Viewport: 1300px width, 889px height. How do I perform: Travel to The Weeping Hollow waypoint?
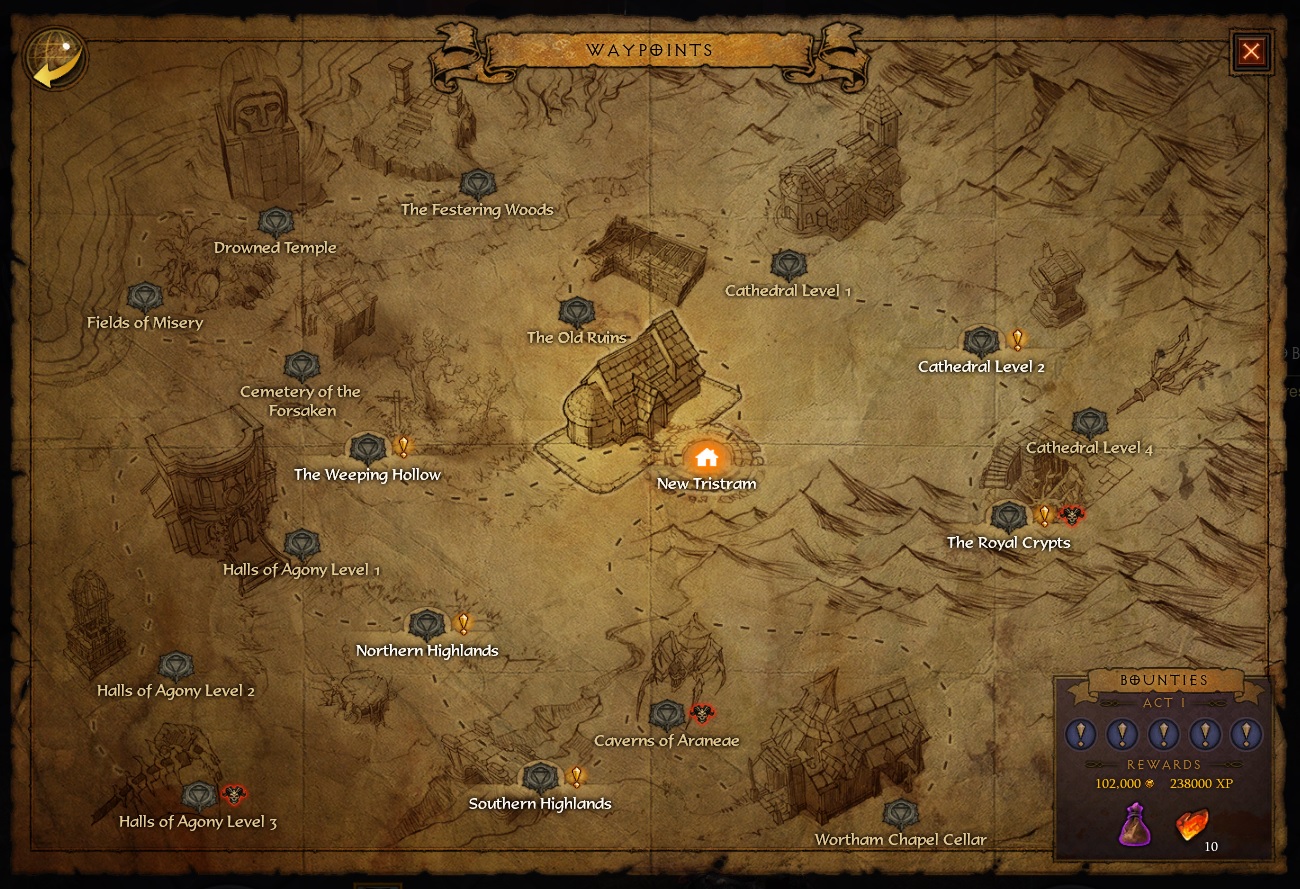(x=367, y=449)
